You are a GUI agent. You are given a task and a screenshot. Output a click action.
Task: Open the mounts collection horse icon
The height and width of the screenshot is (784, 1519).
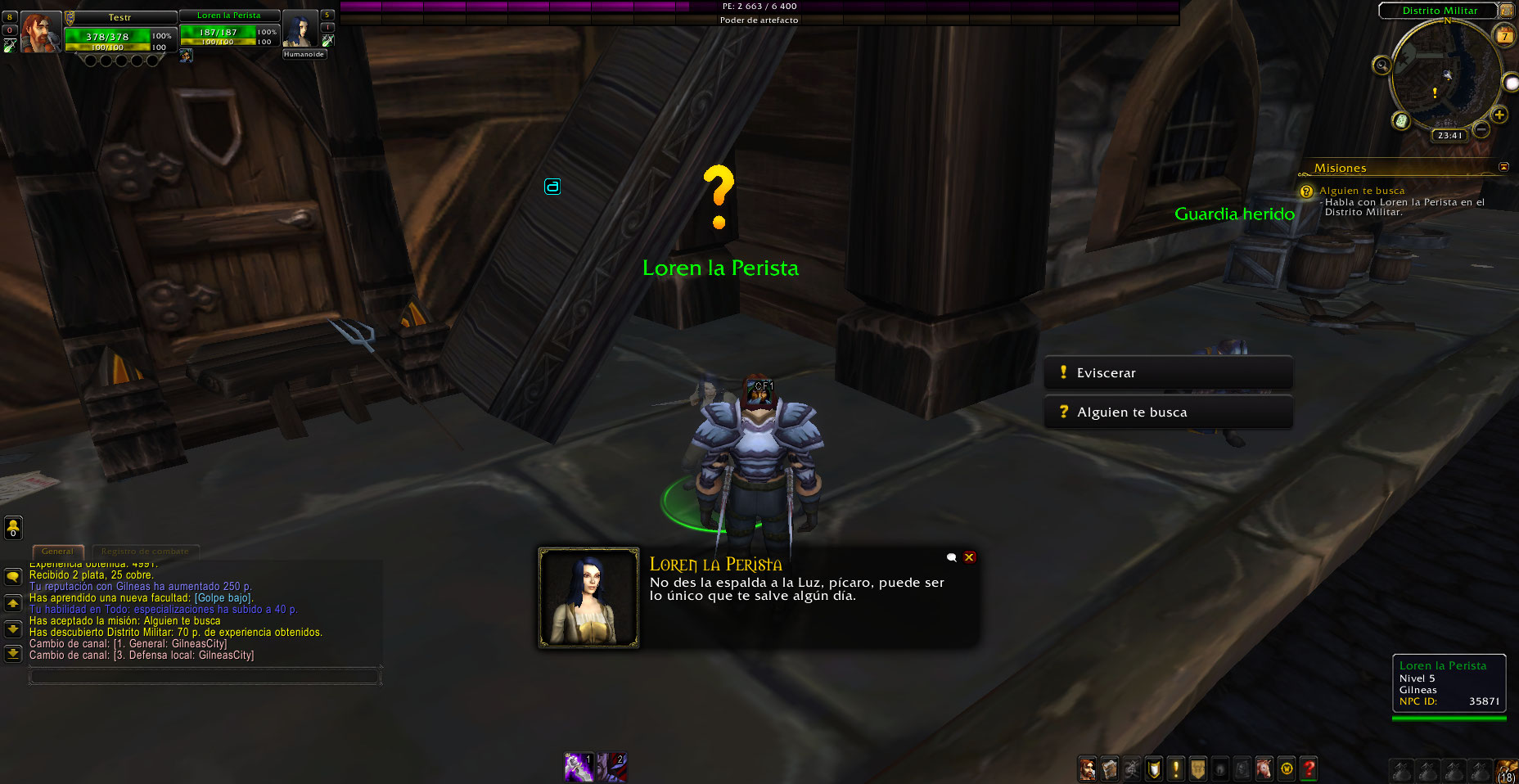point(1264,769)
